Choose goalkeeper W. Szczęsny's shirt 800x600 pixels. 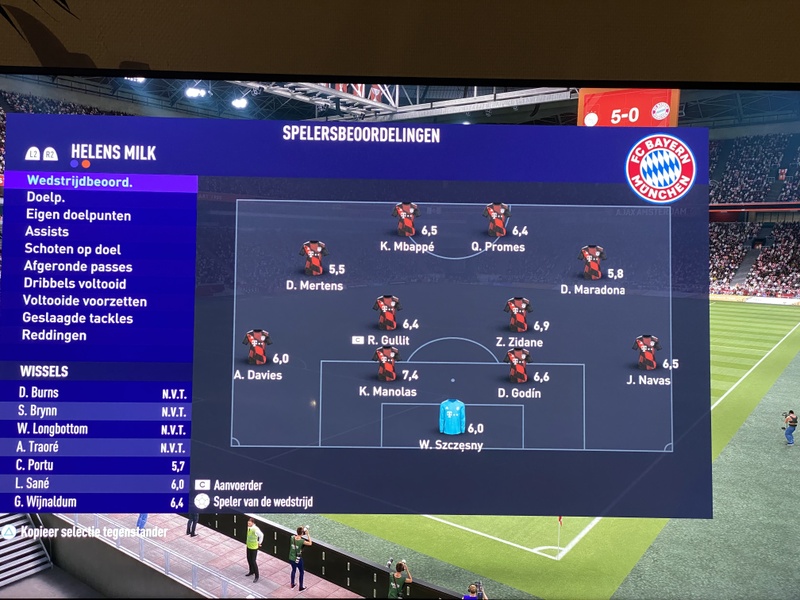(x=452, y=416)
